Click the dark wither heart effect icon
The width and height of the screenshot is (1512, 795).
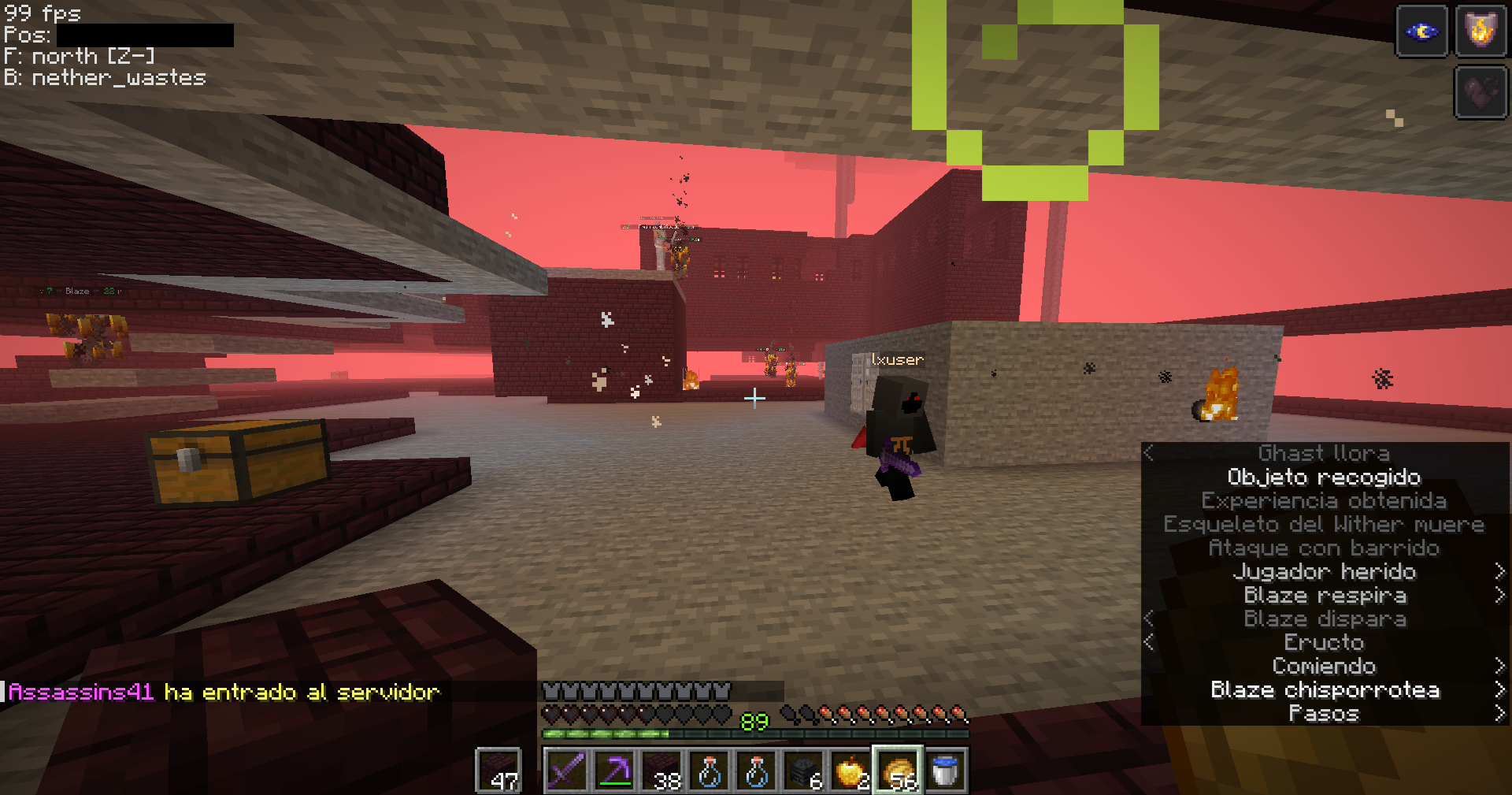(1480, 92)
